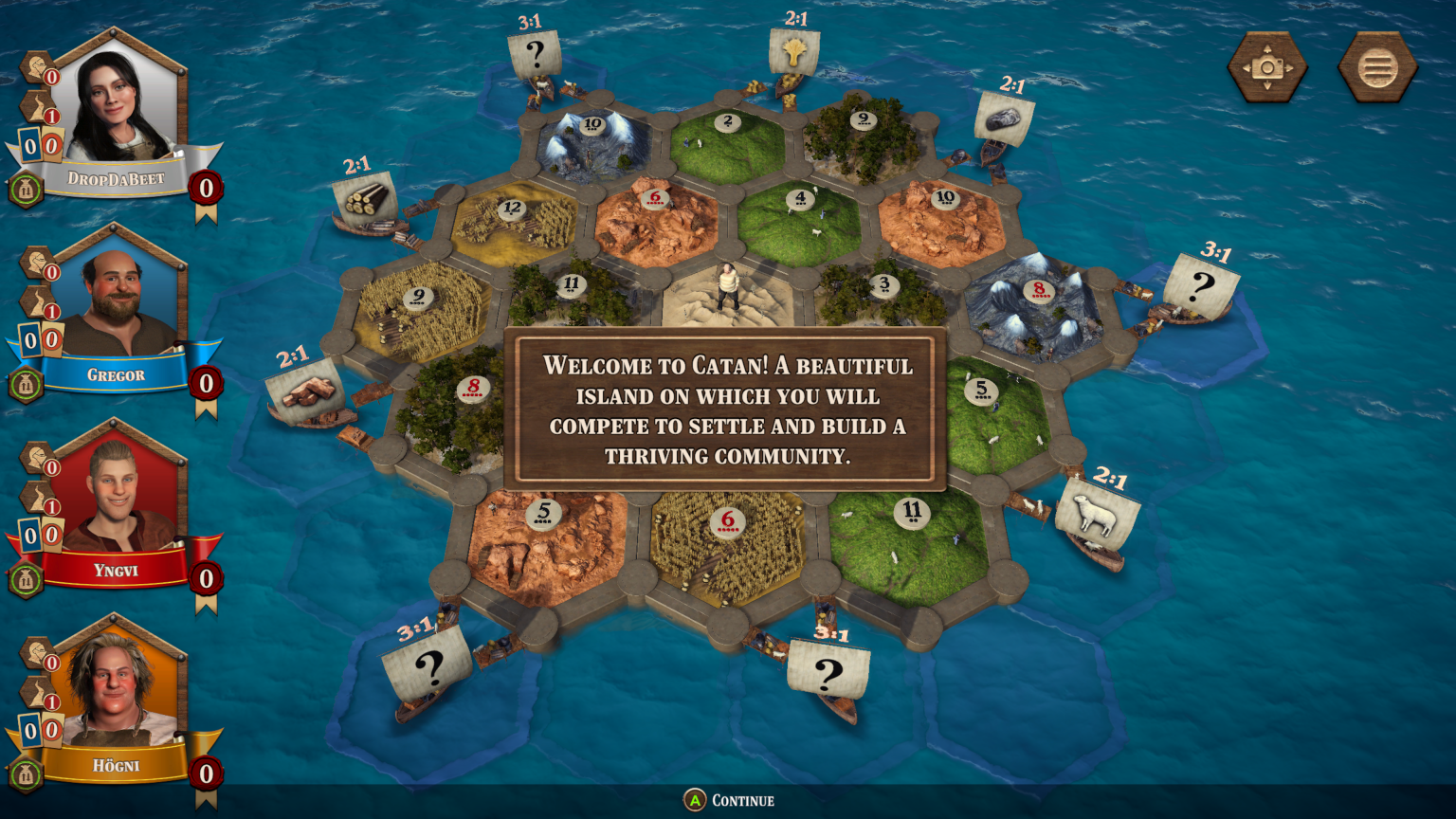The height and width of the screenshot is (819, 1456).
Task: Select the 2:1 grain harbor at the top
Action: [x=796, y=52]
